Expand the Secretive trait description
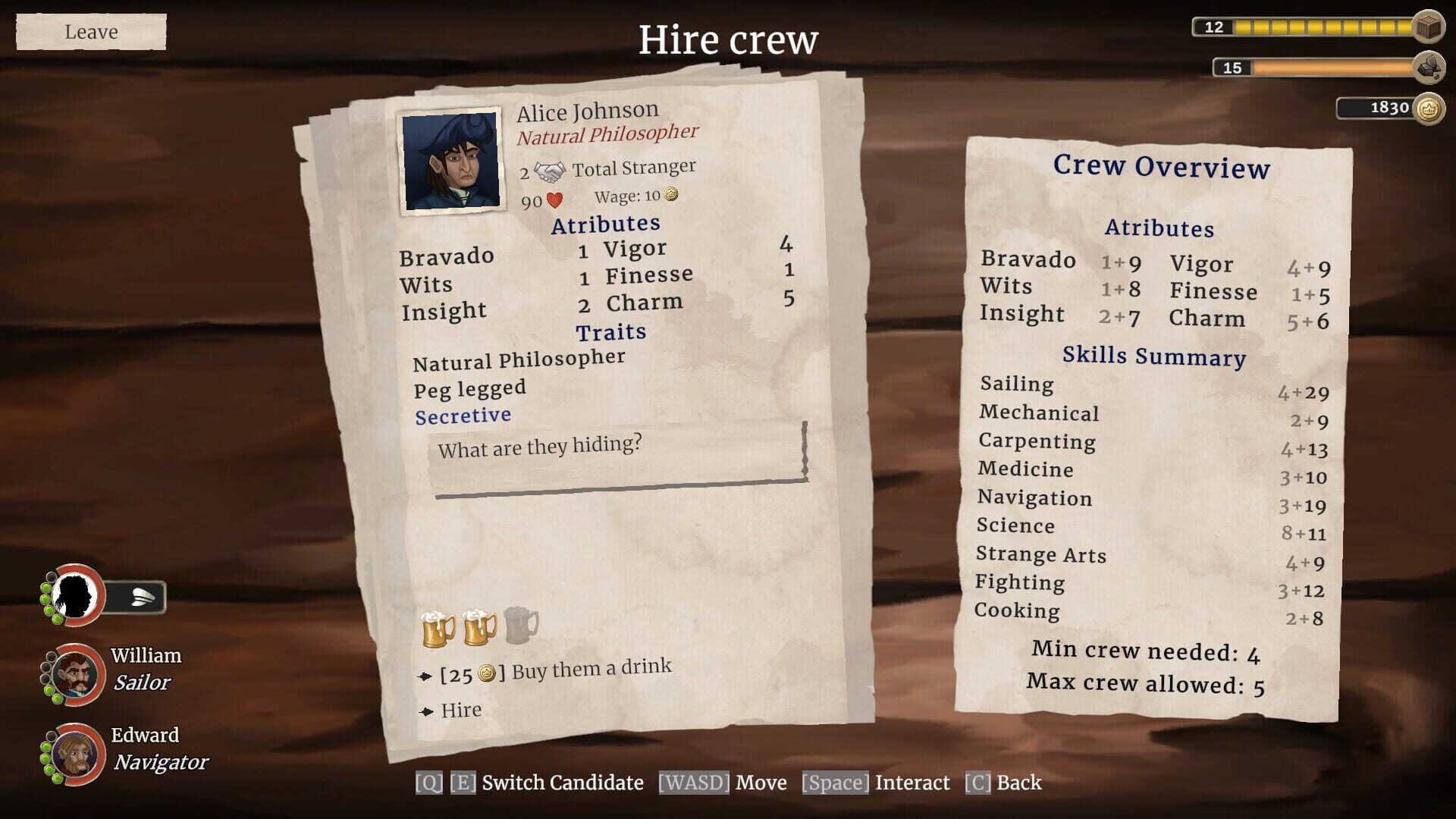1456x819 pixels. tap(463, 415)
